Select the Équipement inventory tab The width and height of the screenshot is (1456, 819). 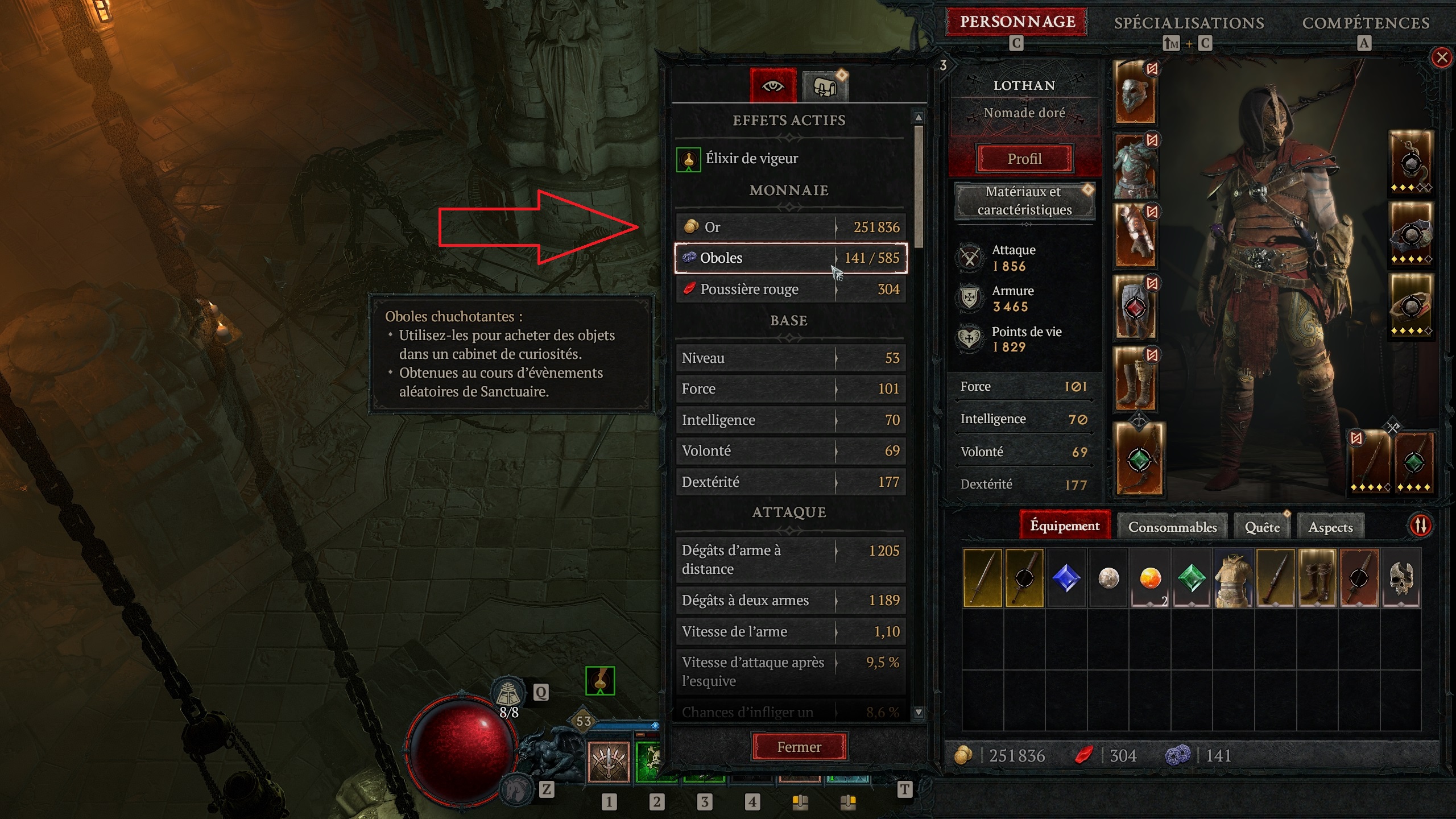click(x=1065, y=526)
